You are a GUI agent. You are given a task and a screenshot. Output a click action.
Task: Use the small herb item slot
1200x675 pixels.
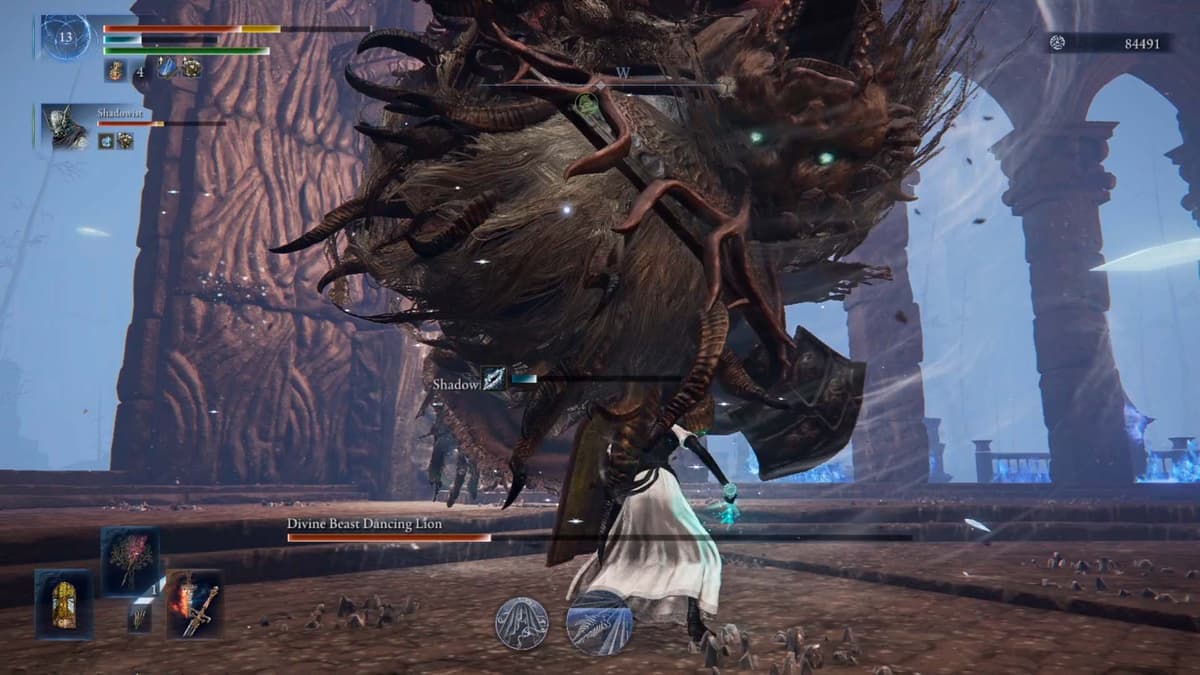click(139, 618)
